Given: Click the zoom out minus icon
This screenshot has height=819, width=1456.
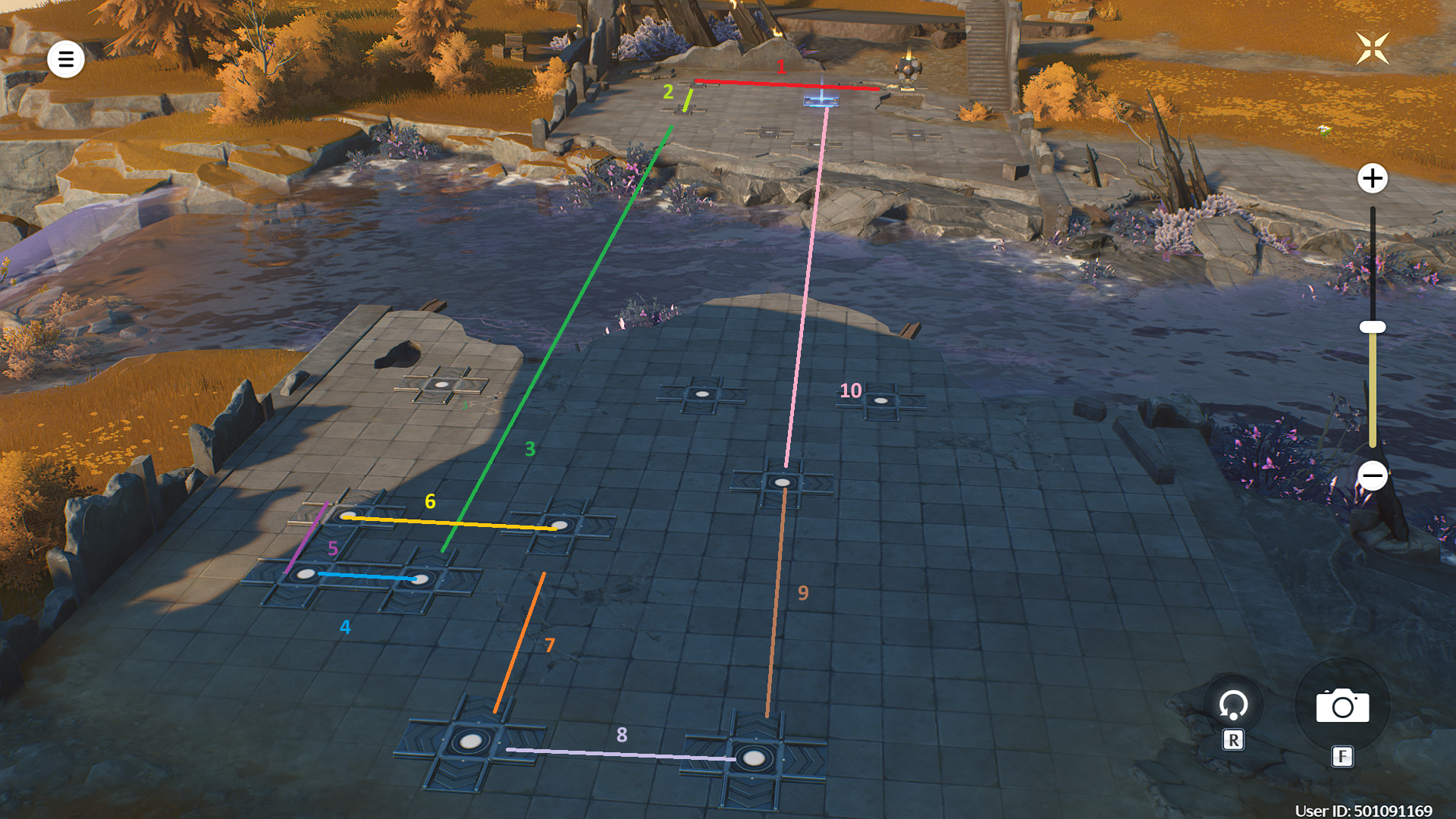Looking at the screenshot, I should click(1373, 475).
